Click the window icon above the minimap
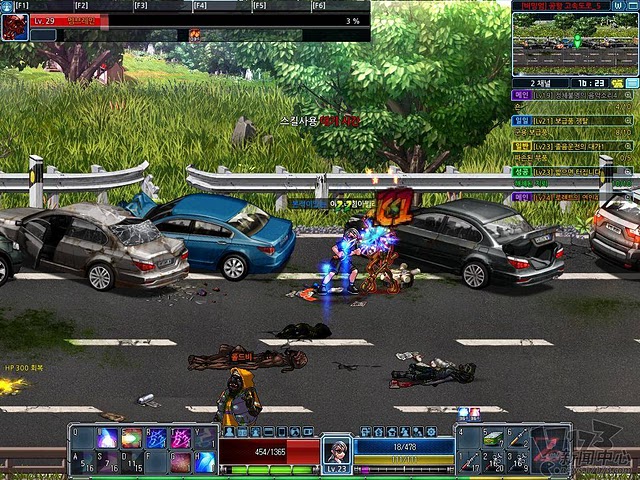Viewport: 640px width, 480px height. click(620, 6)
